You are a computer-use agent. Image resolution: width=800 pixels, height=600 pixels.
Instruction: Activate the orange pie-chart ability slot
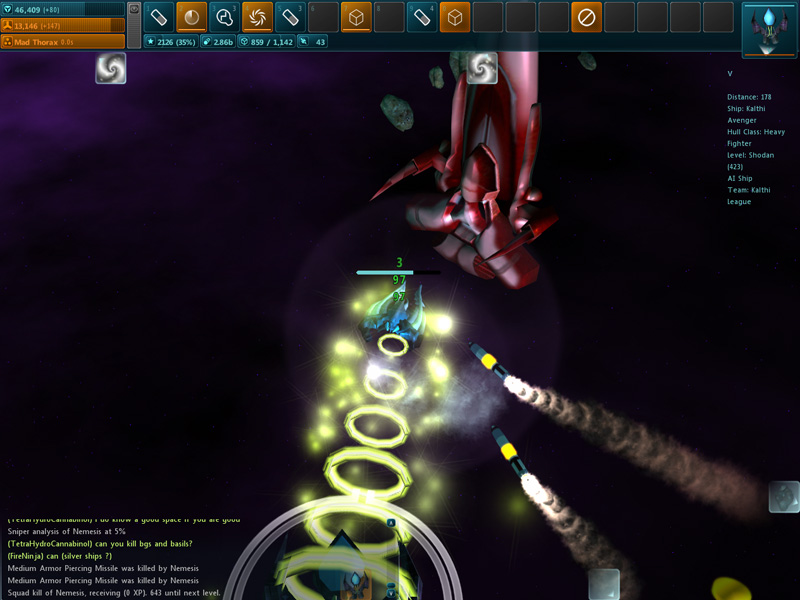192,17
